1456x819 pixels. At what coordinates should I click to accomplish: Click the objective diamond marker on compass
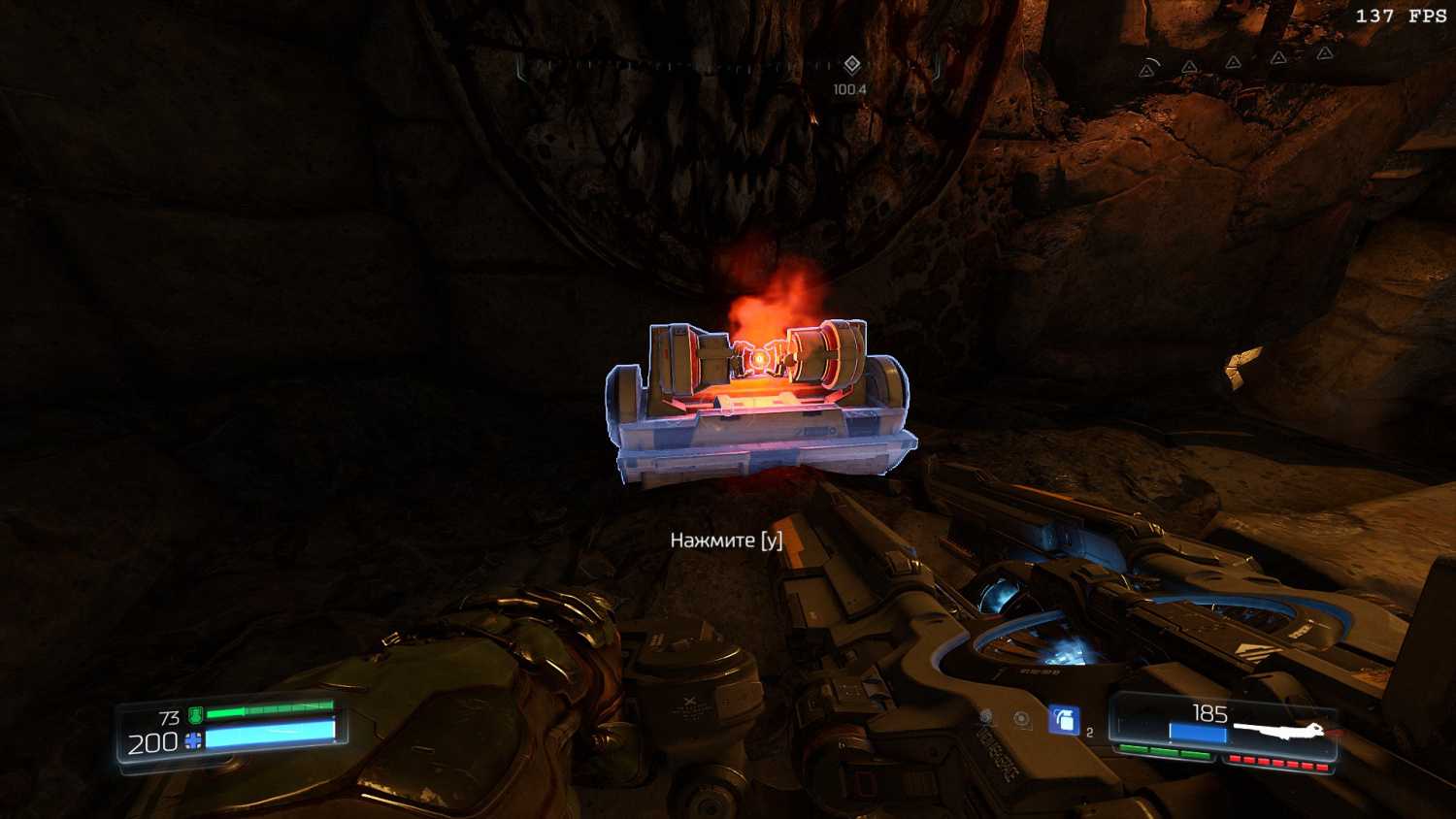click(x=851, y=65)
